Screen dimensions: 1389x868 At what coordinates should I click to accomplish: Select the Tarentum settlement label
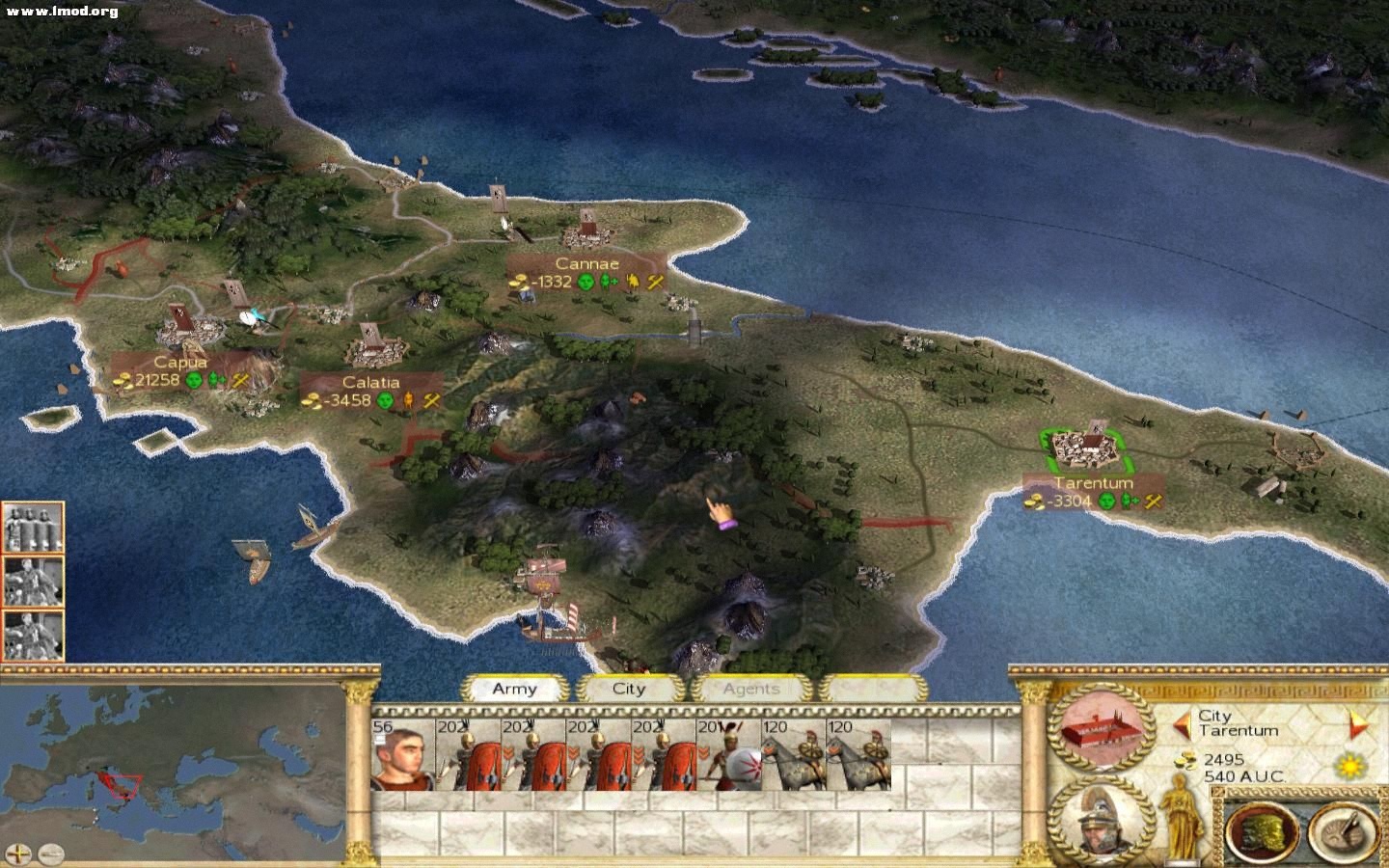pyautogui.click(x=1093, y=483)
